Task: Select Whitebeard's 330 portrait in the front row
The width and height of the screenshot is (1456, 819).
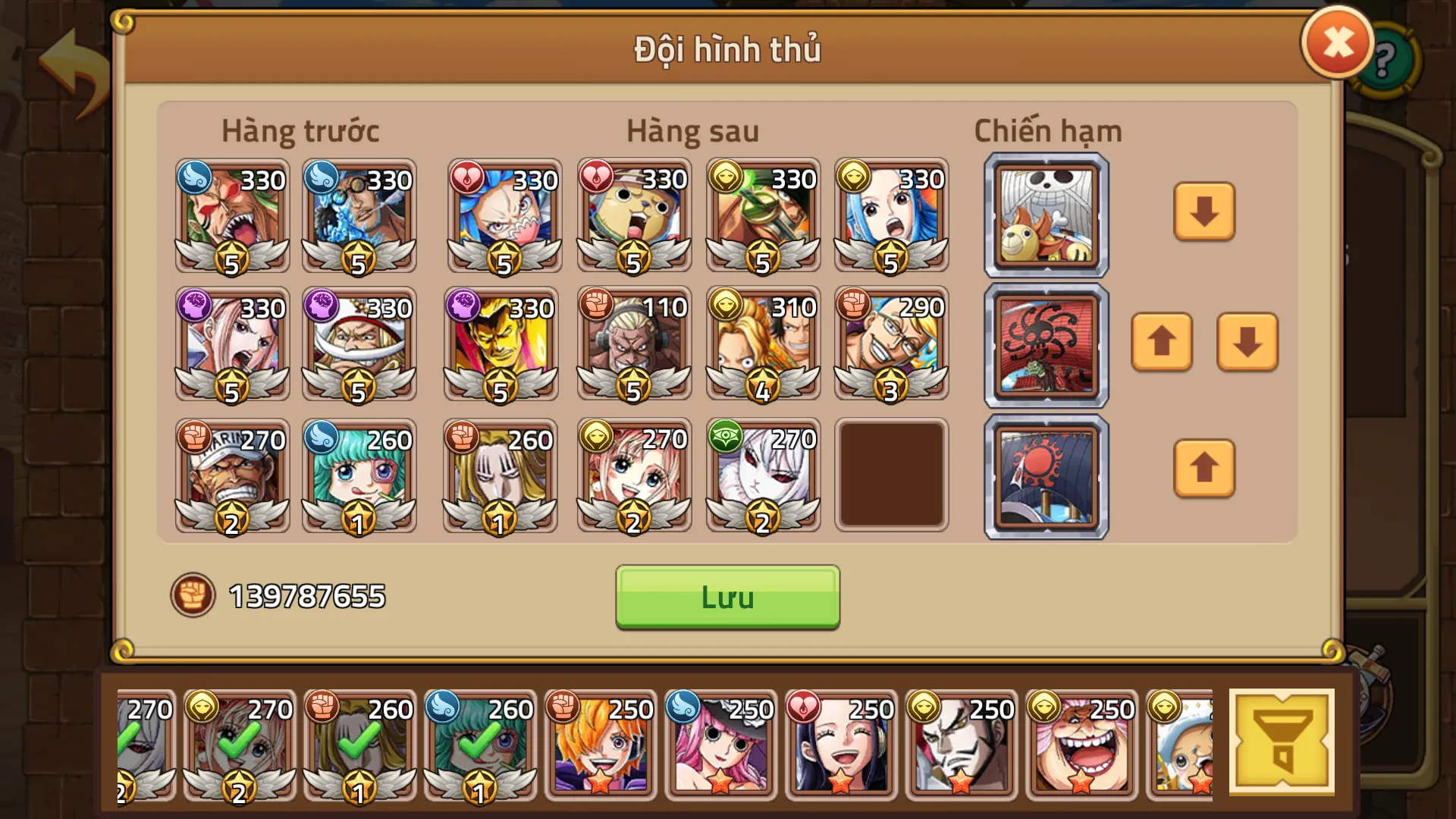Action: [x=360, y=345]
